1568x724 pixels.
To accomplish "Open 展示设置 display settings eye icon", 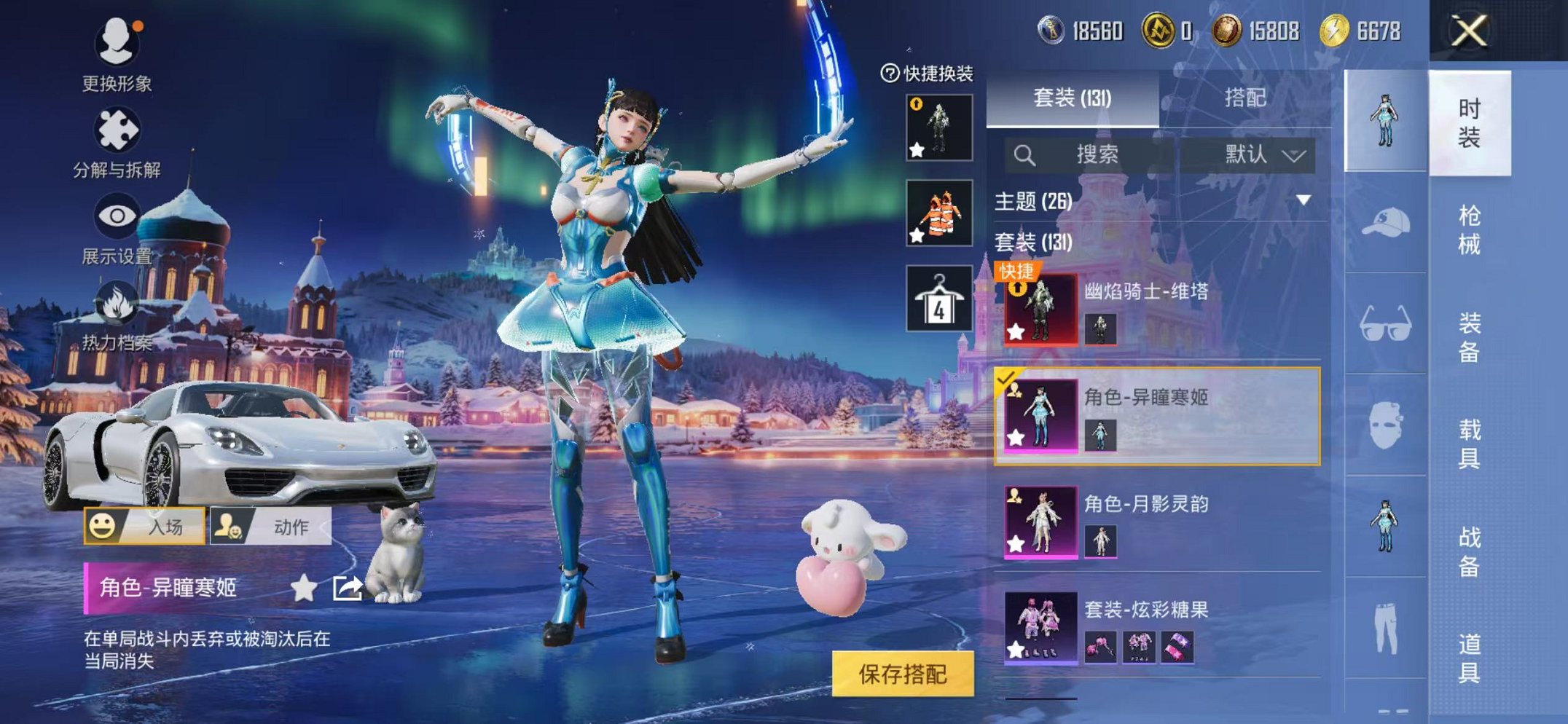I will click(119, 215).
